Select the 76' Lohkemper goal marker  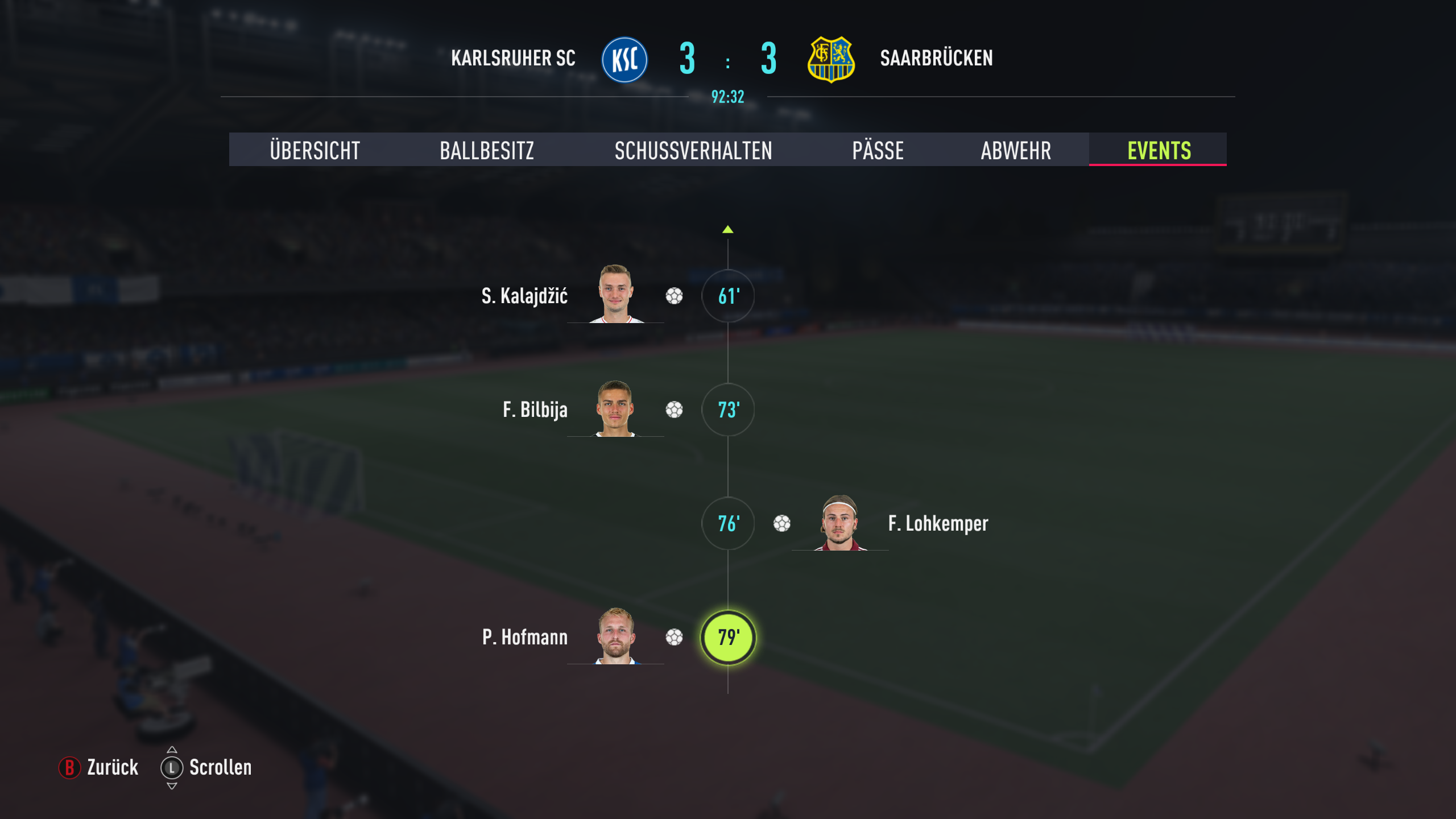pos(728,523)
